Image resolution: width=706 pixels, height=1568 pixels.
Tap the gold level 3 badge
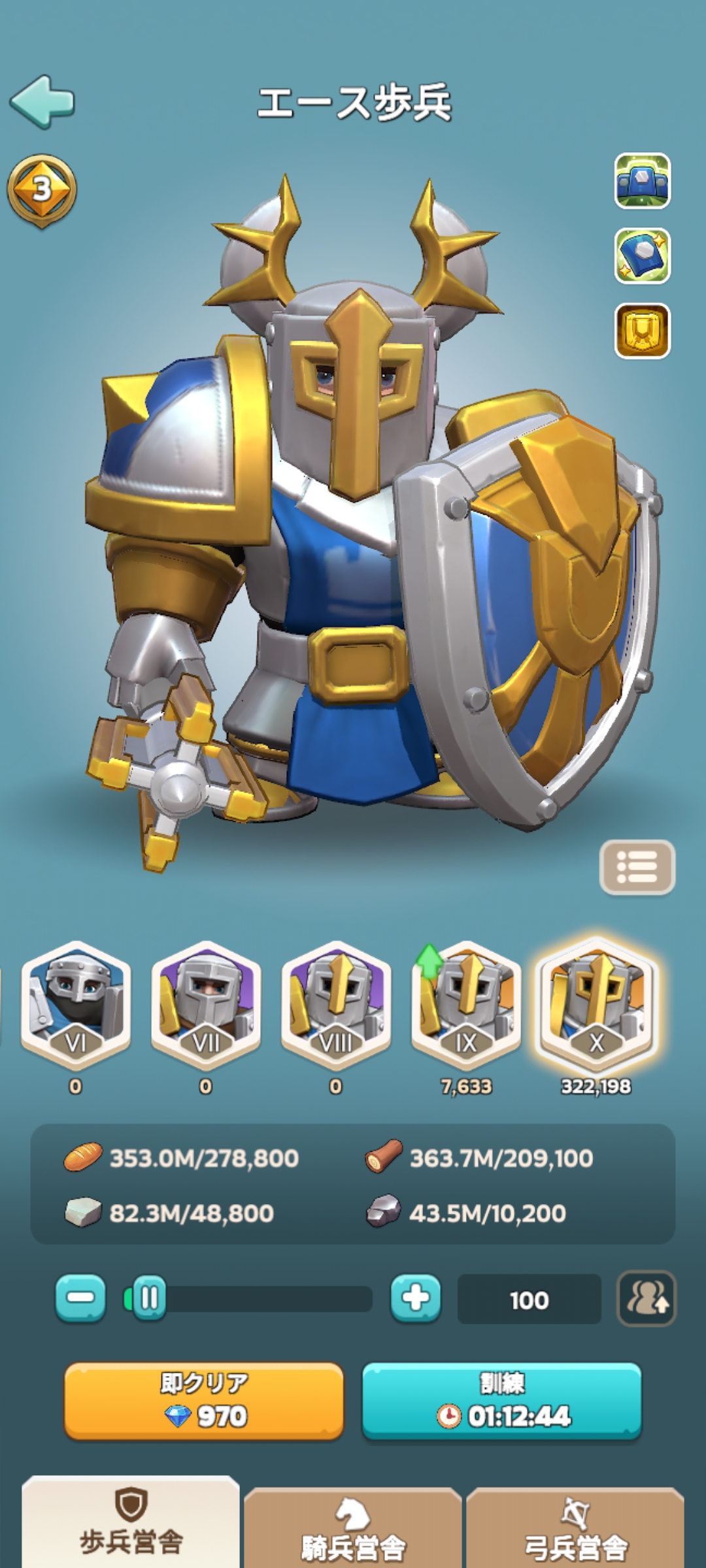42,190
